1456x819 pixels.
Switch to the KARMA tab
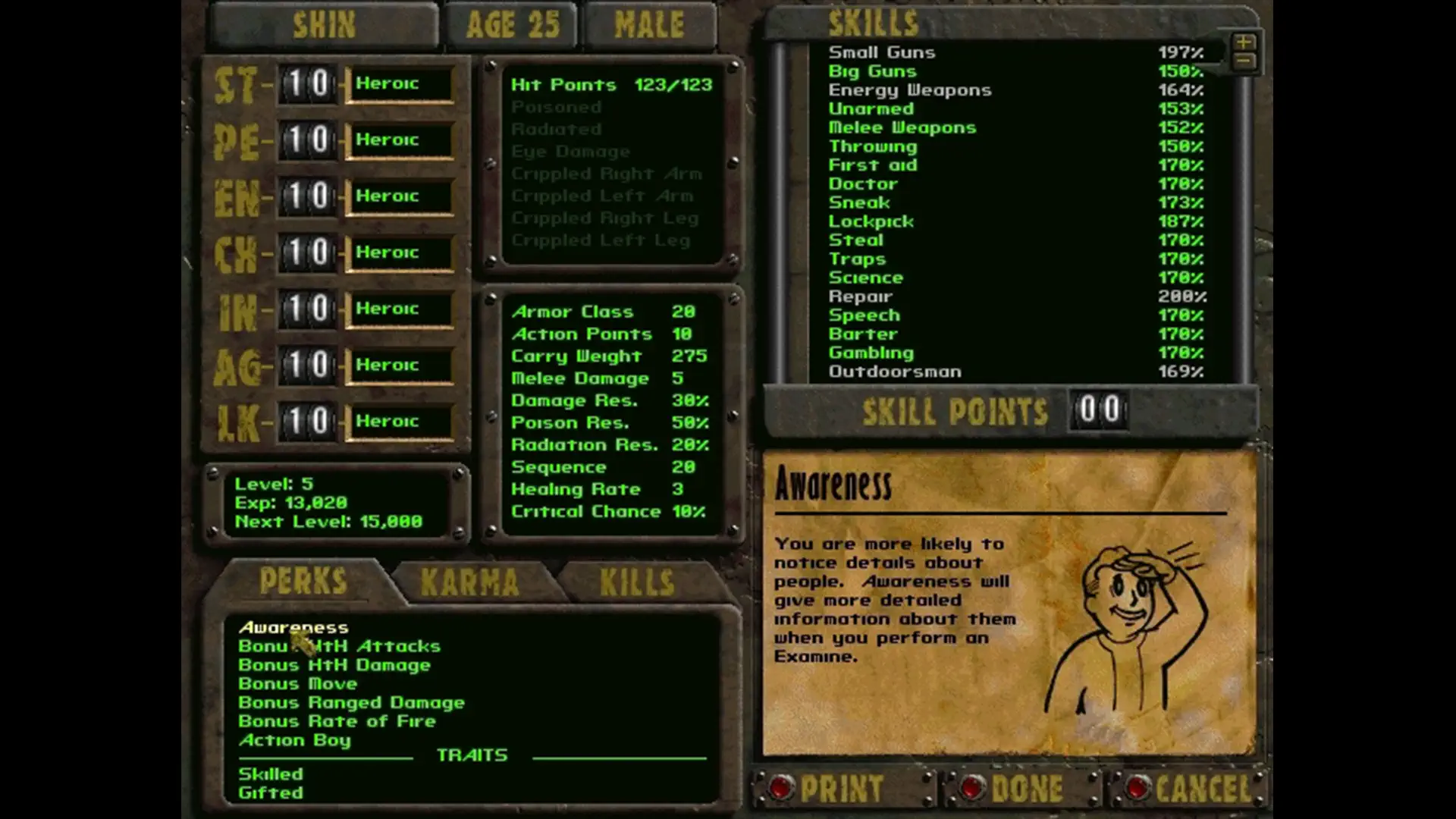tap(470, 580)
